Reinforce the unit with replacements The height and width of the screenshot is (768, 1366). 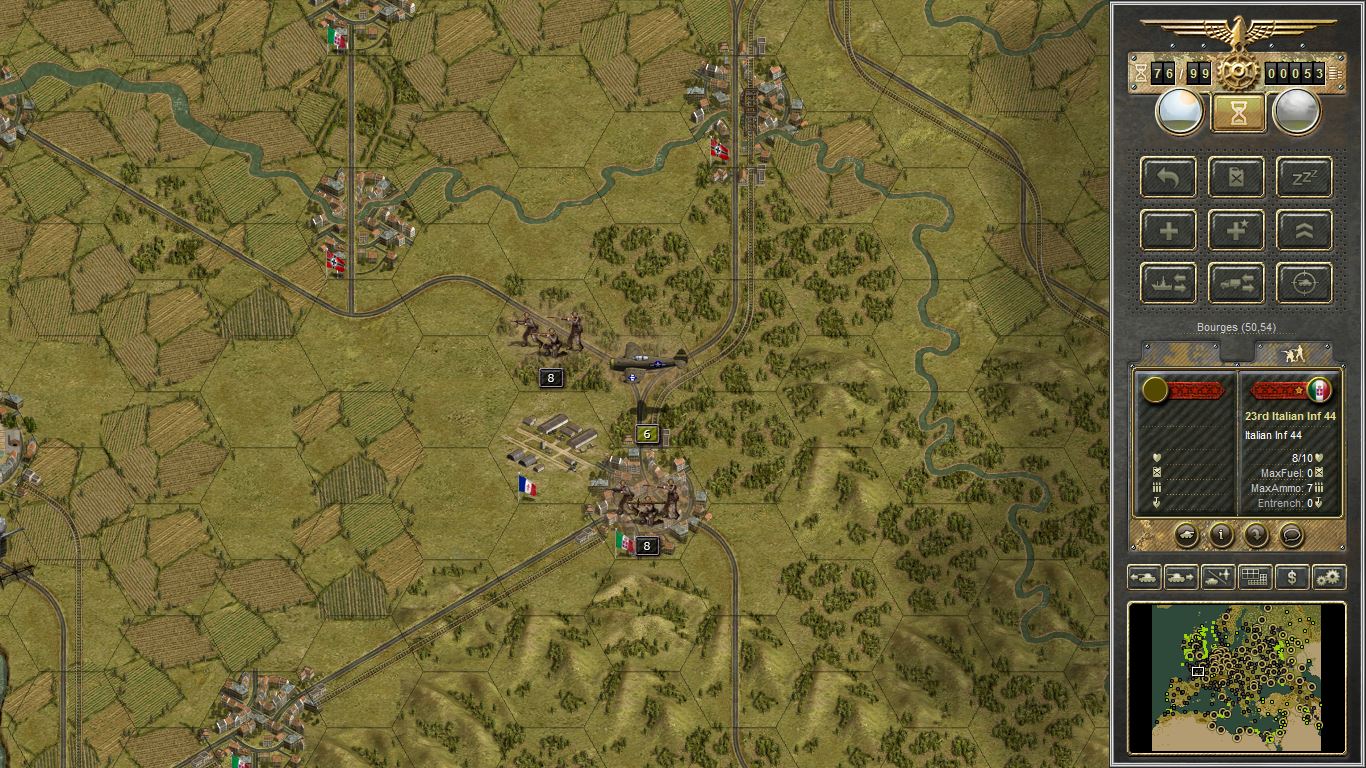(1167, 230)
